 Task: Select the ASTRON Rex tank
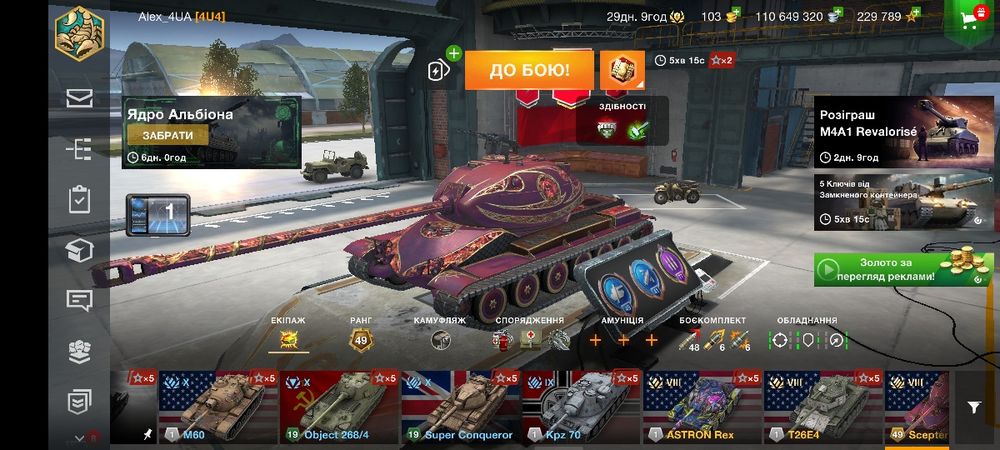700,407
